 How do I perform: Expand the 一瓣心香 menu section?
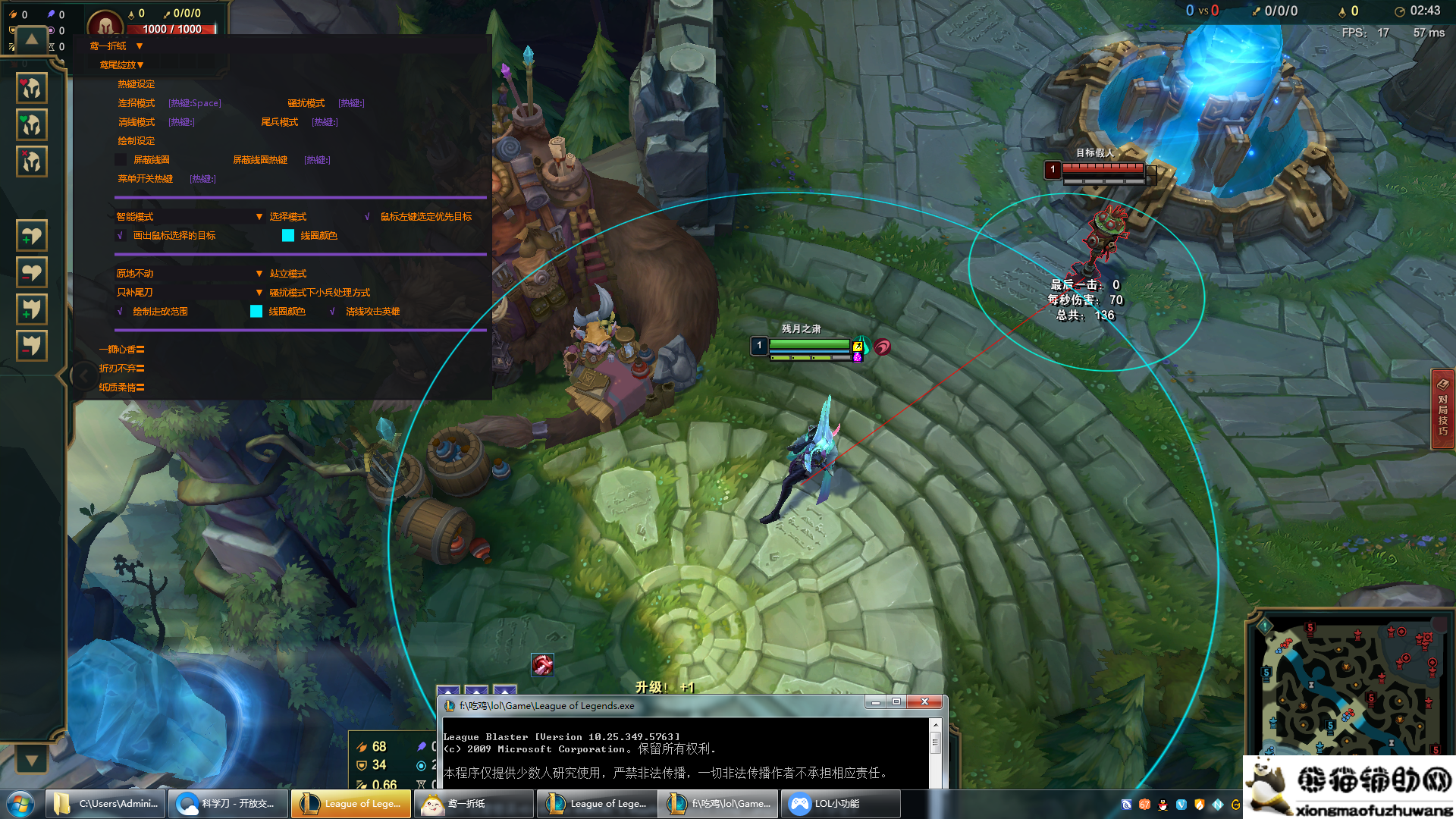pos(121,350)
